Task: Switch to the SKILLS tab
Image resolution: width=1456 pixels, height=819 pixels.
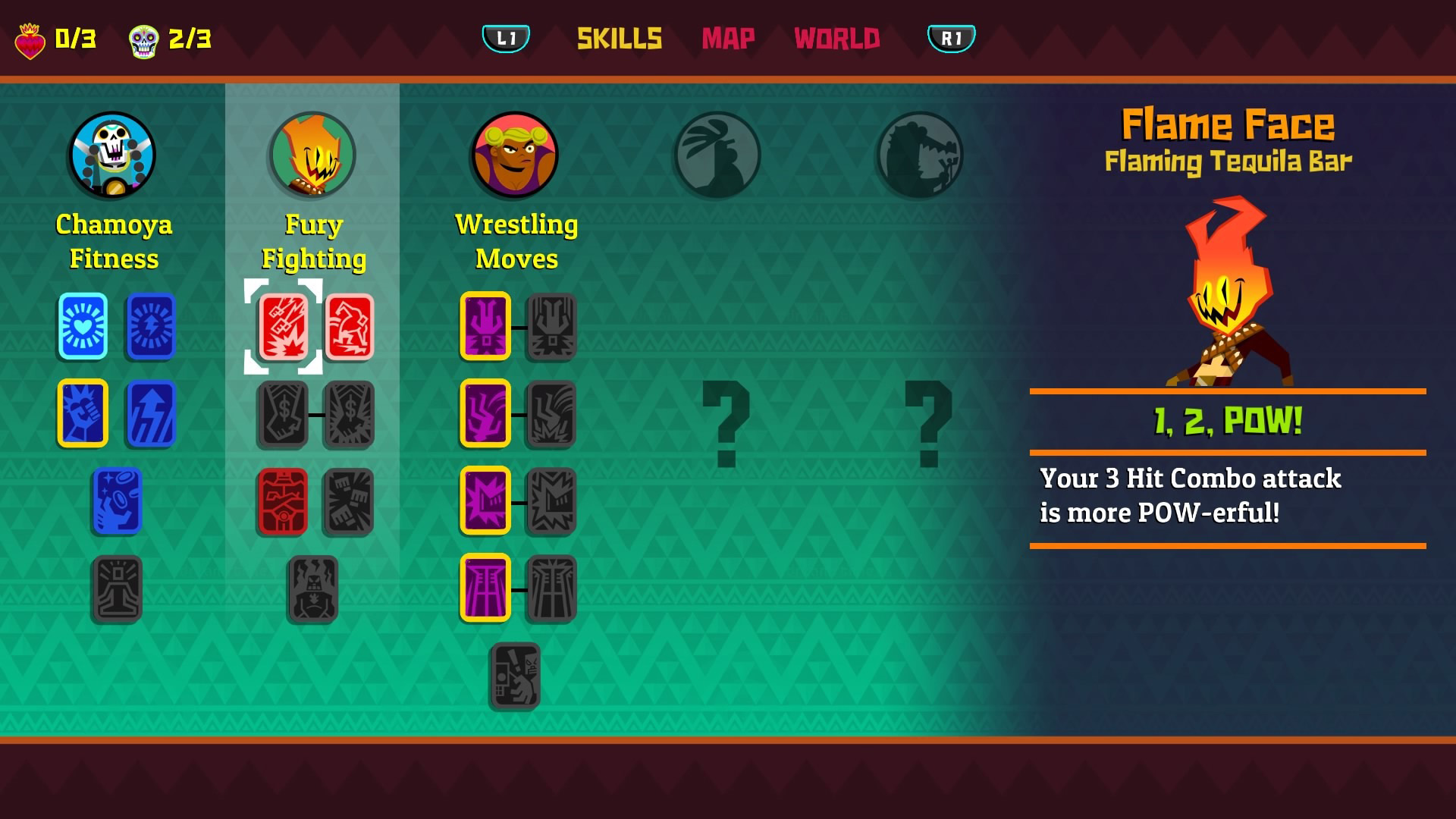Action: pyautogui.click(x=619, y=39)
